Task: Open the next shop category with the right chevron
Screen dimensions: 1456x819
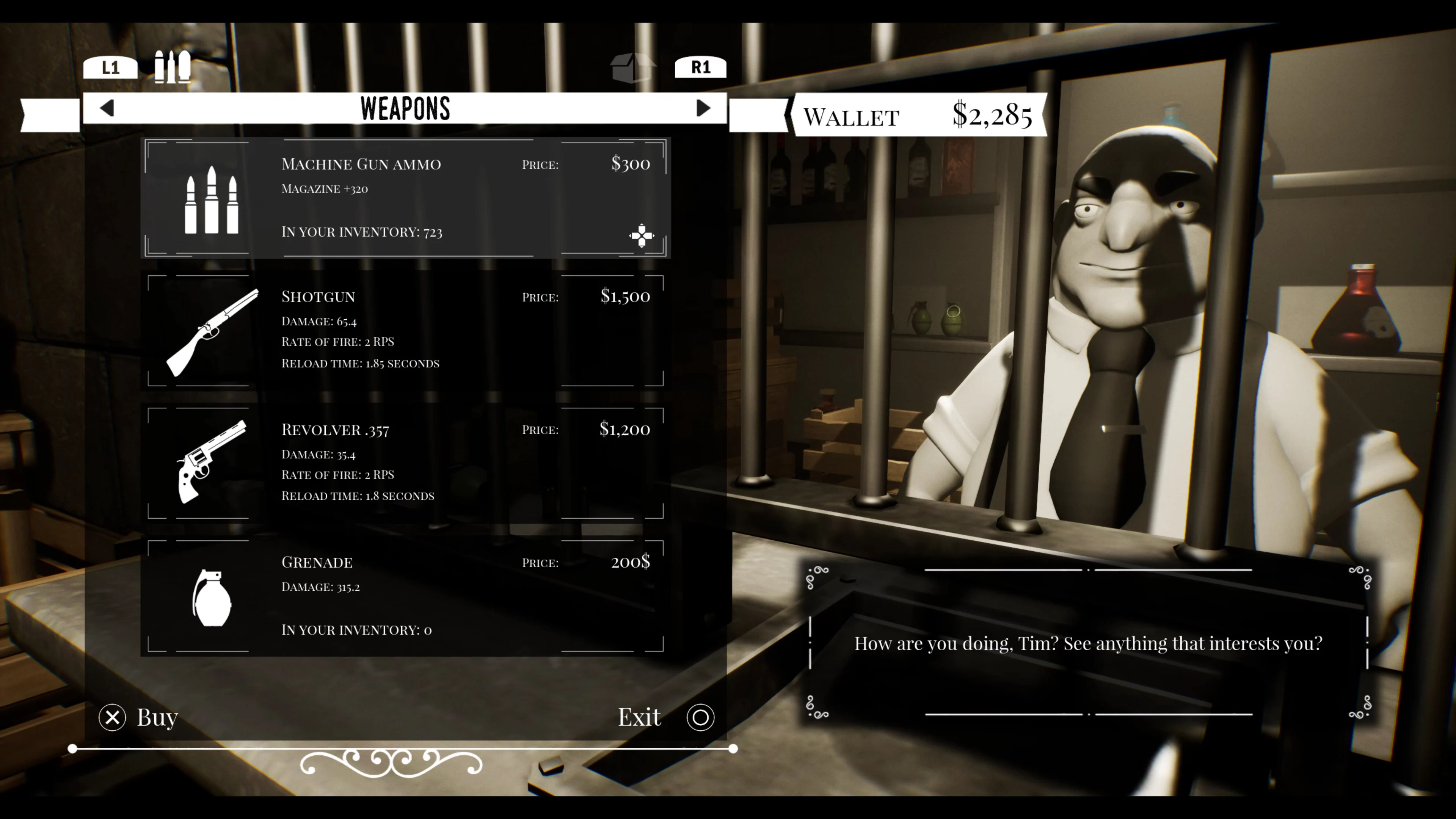Action: (703, 108)
